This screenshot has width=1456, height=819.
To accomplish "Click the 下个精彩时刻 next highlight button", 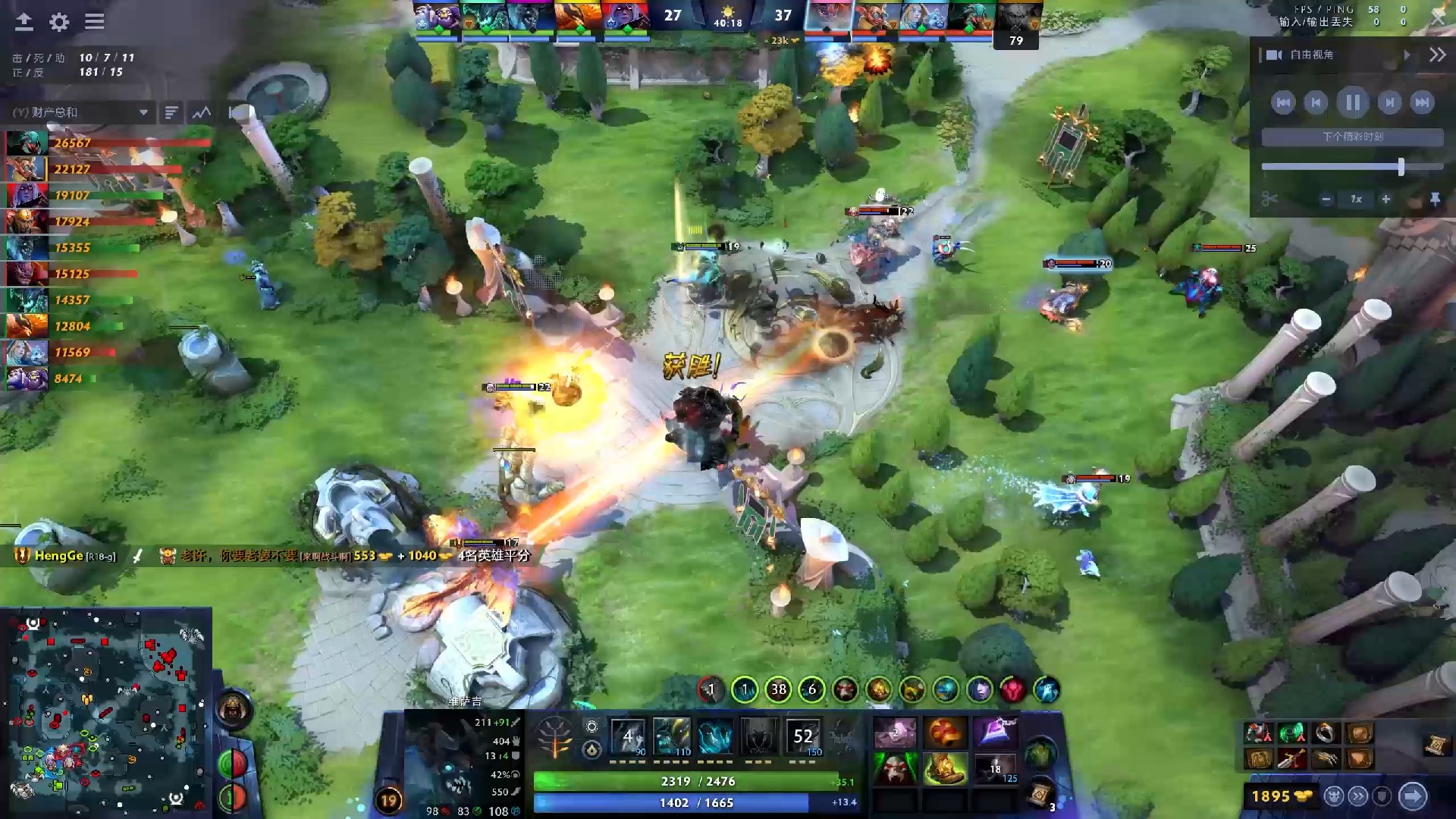I will pos(1351,136).
